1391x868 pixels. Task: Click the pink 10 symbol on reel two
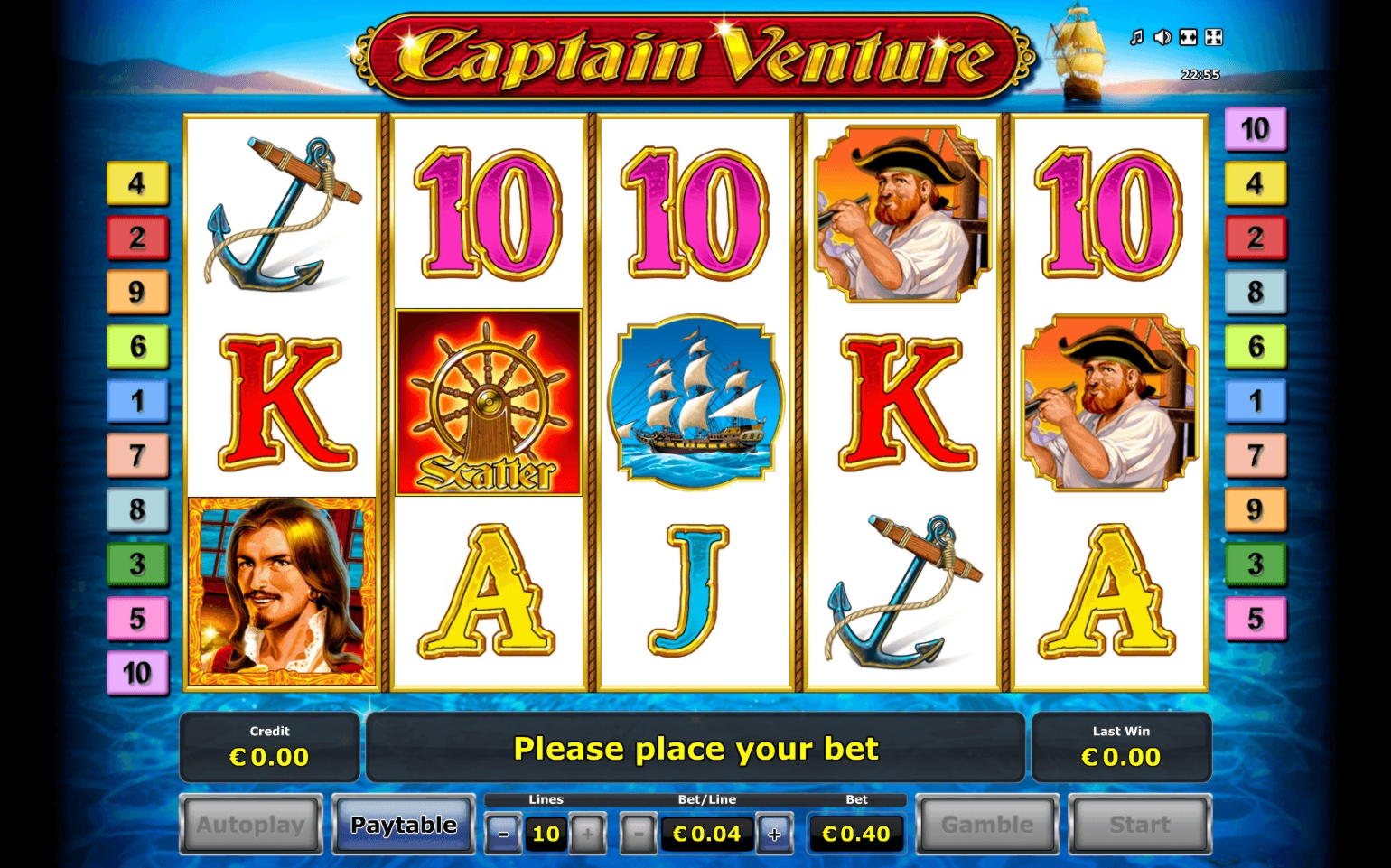click(489, 217)
